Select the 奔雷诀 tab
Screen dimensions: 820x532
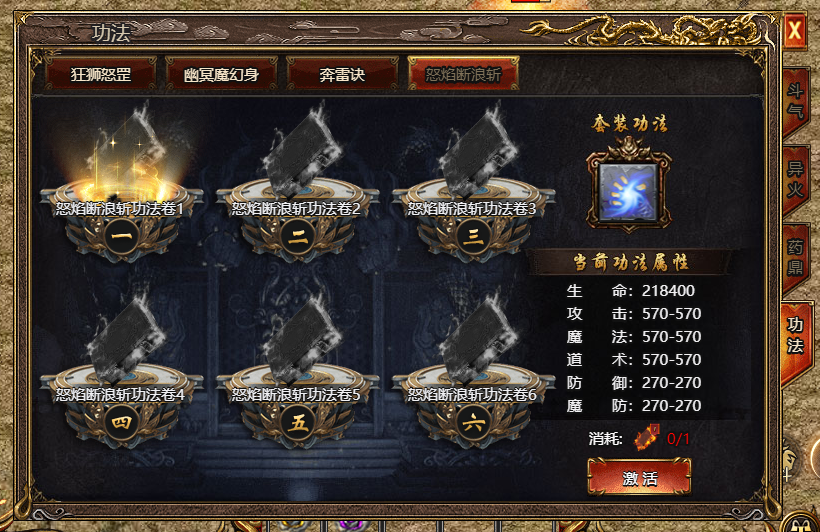pos(341,74)
